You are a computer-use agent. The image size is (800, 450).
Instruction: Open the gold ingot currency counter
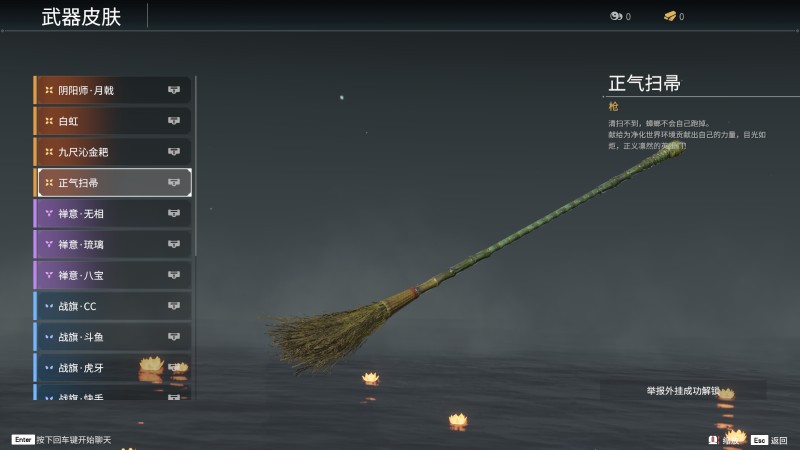674,17
